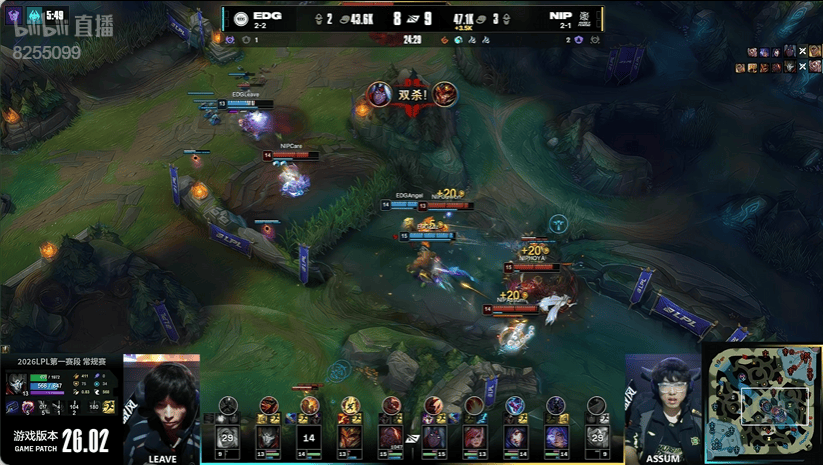Select the level 13 champion portrait in stats panel
Screen dimensions: 823x465
pos(16,382)
